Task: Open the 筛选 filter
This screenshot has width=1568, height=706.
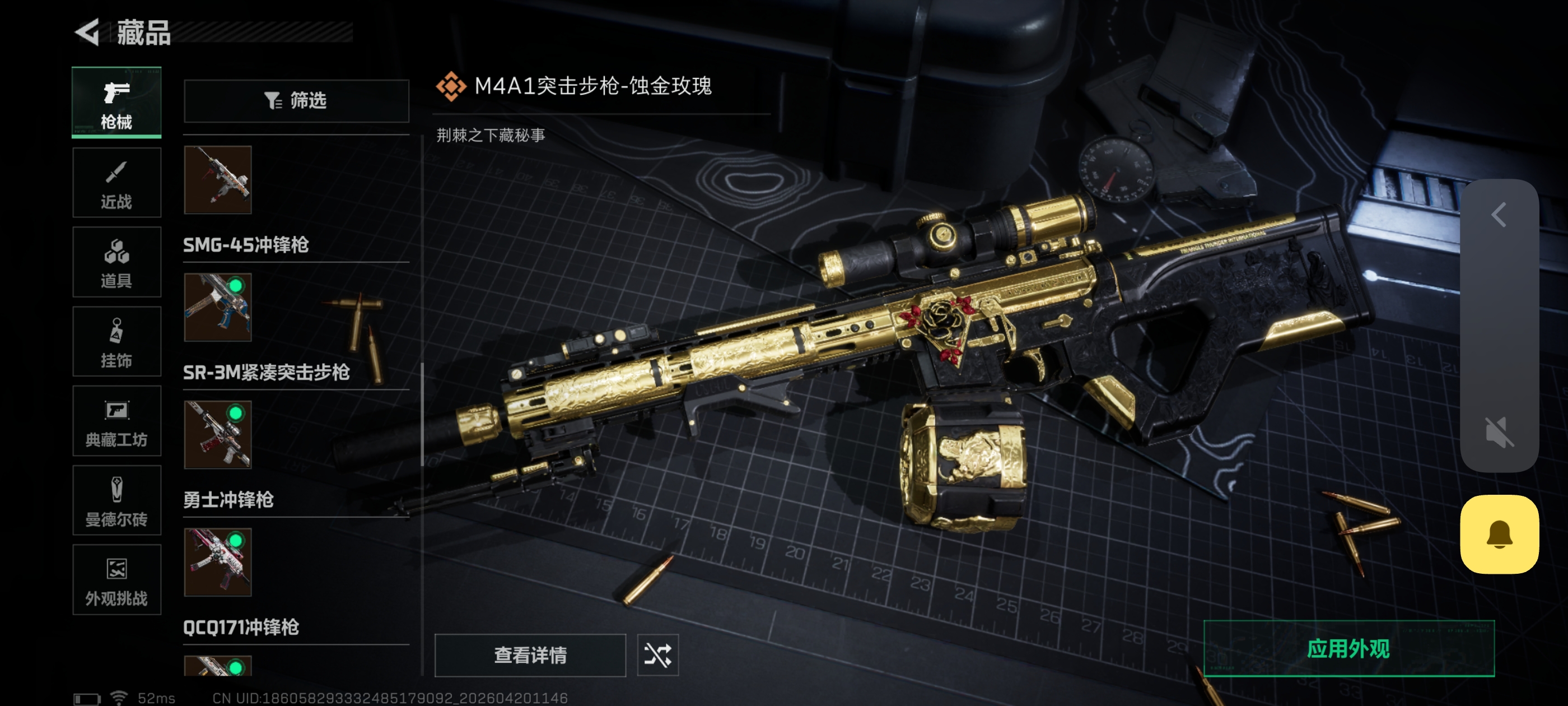Action: pos(296,100)
